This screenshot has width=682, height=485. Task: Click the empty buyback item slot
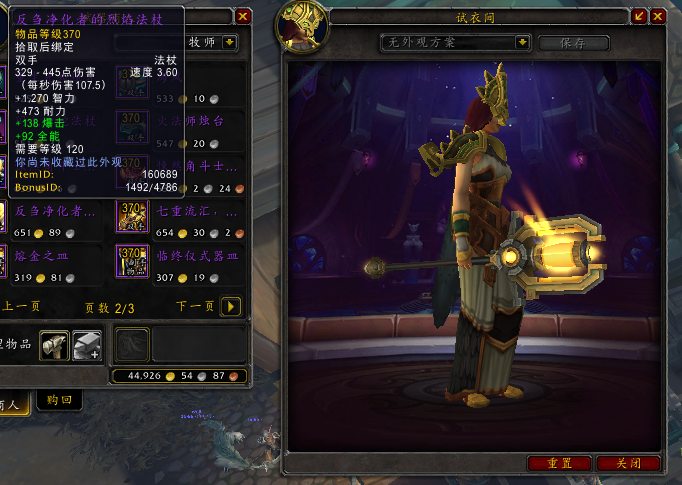(132, 343)
